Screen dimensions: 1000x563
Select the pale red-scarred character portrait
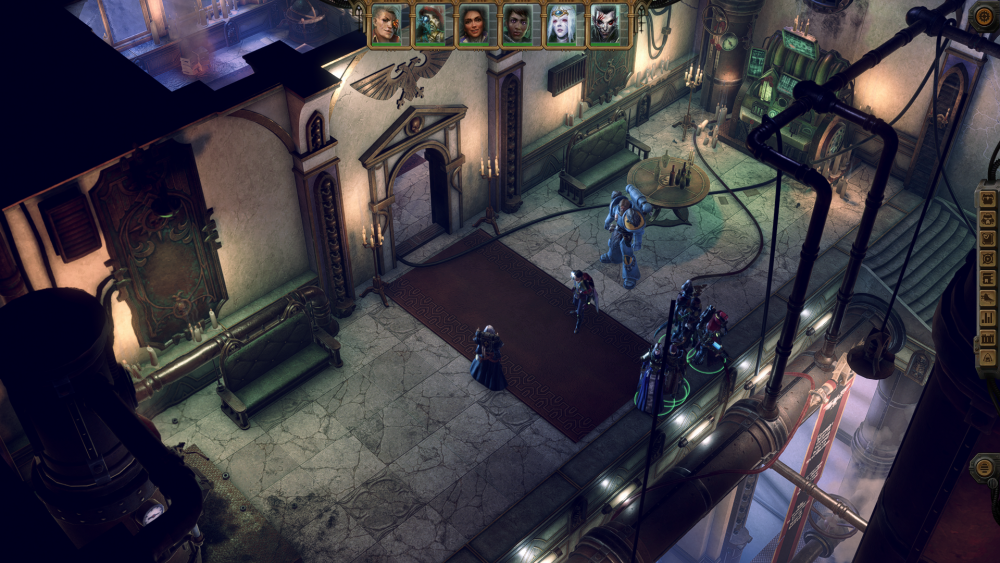[604, 25]
